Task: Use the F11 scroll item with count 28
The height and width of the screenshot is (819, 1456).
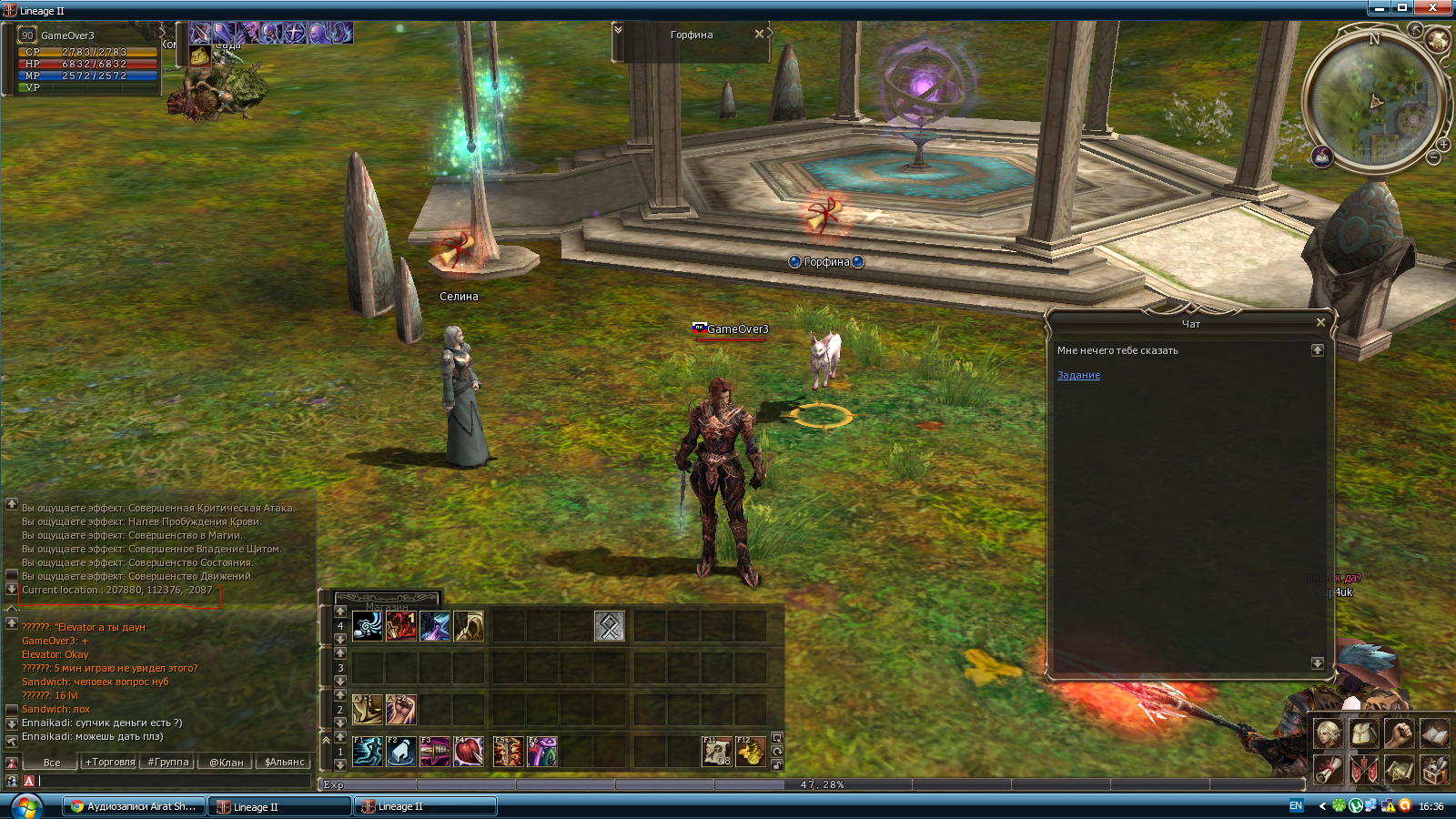Action: click(717, 752)
